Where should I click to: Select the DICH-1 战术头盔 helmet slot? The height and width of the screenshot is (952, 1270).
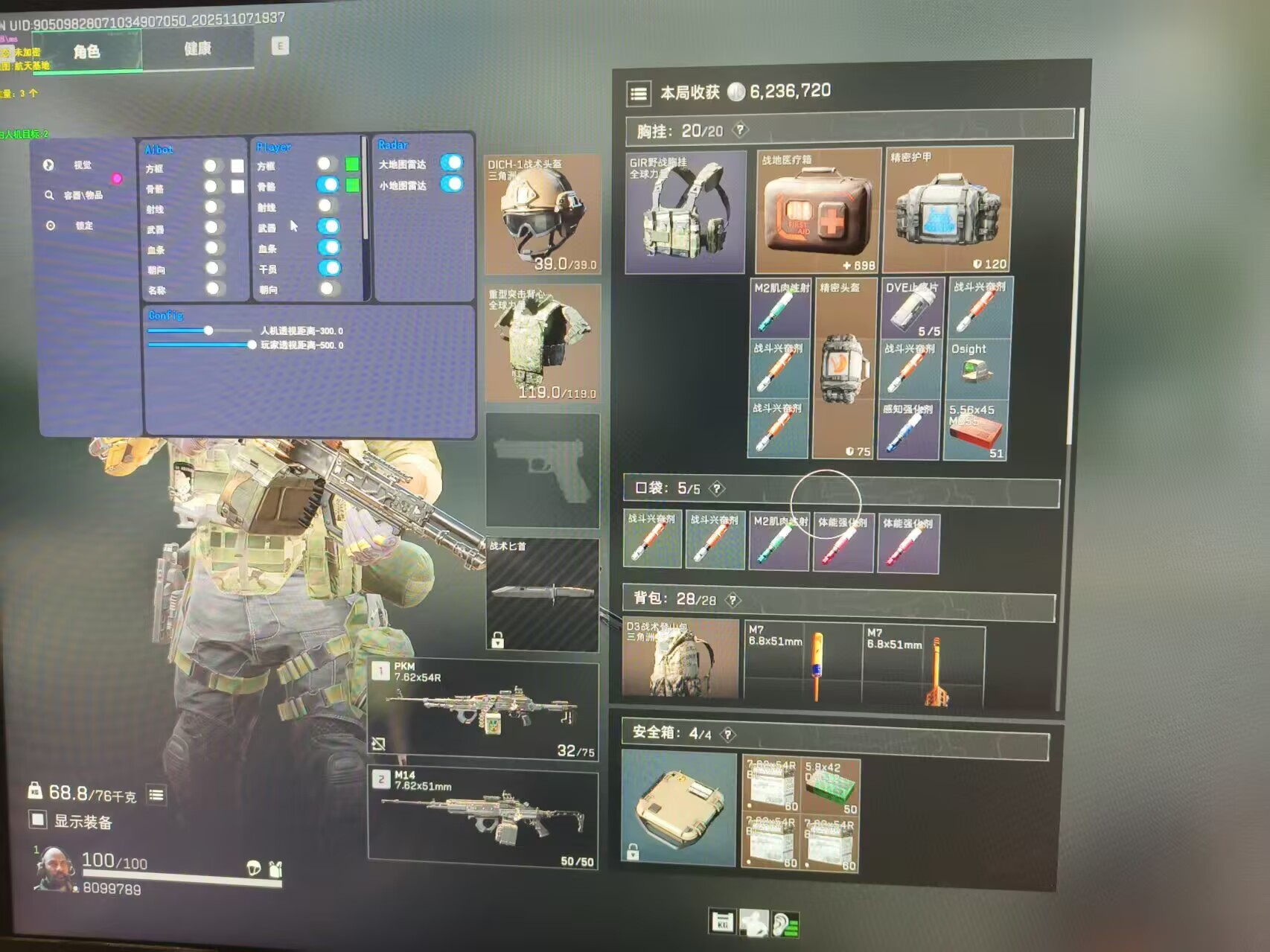[542, 214]
